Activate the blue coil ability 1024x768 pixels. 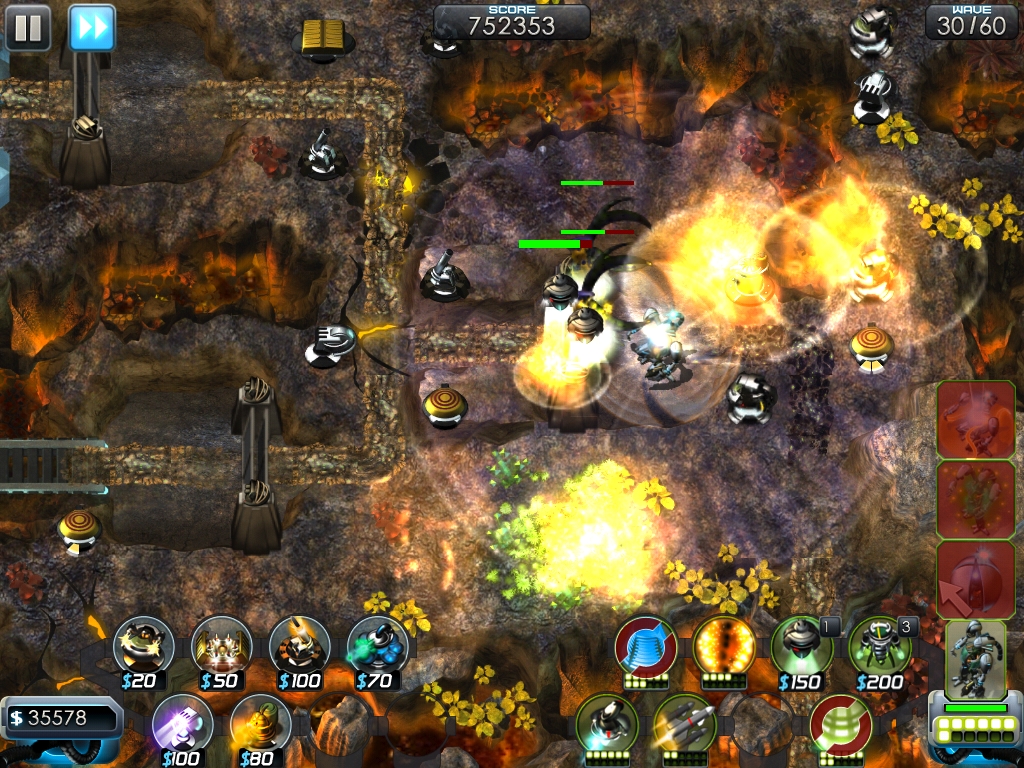point(646,646)
